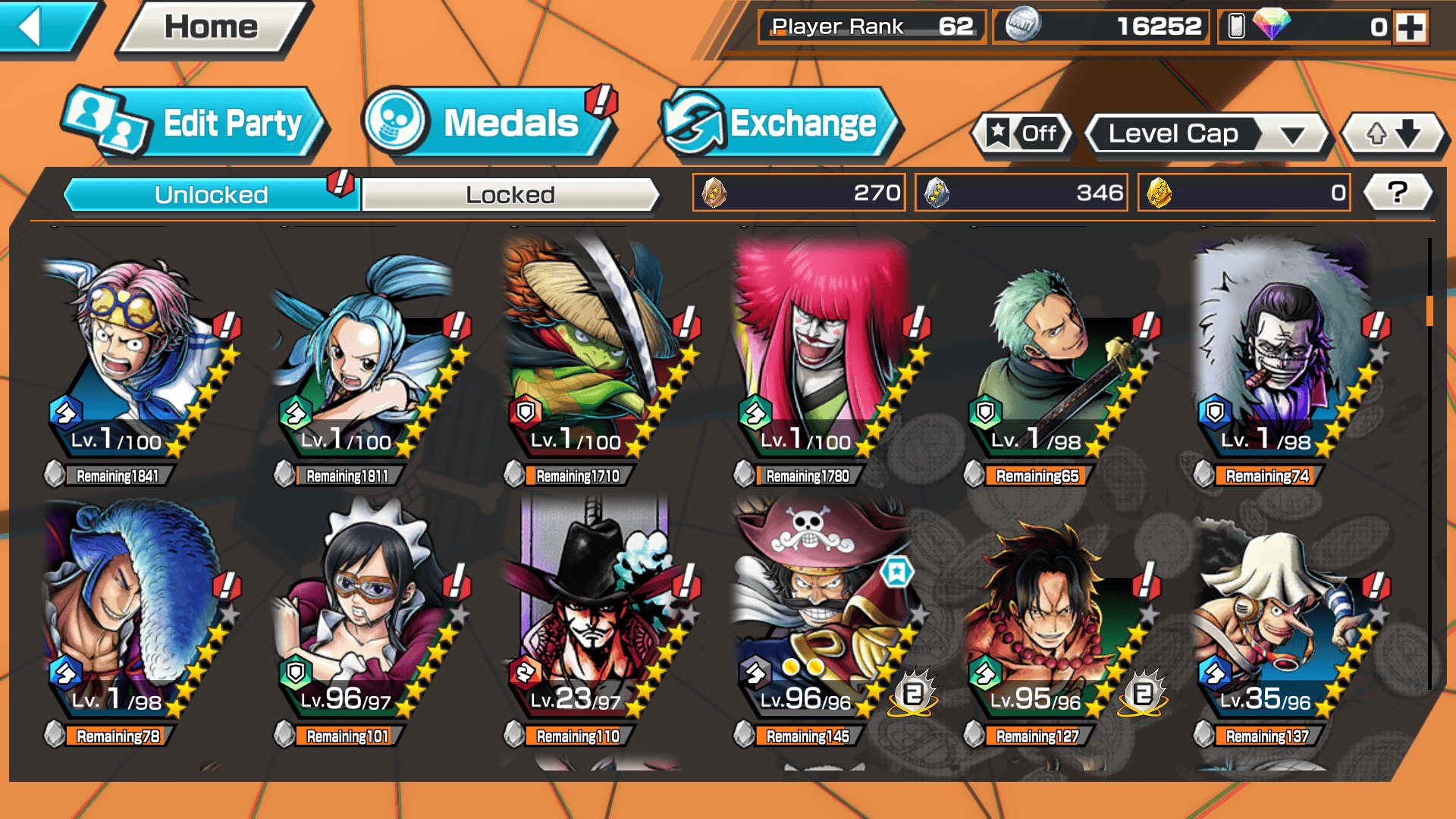Return to the Home screen

(212, 28)
